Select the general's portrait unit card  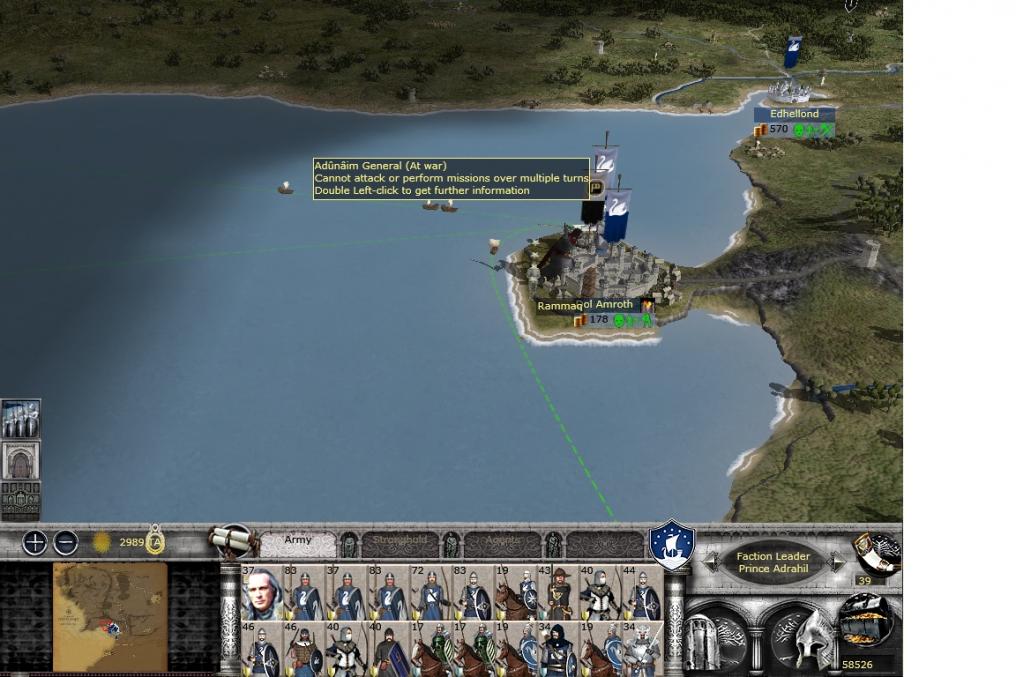261,593
